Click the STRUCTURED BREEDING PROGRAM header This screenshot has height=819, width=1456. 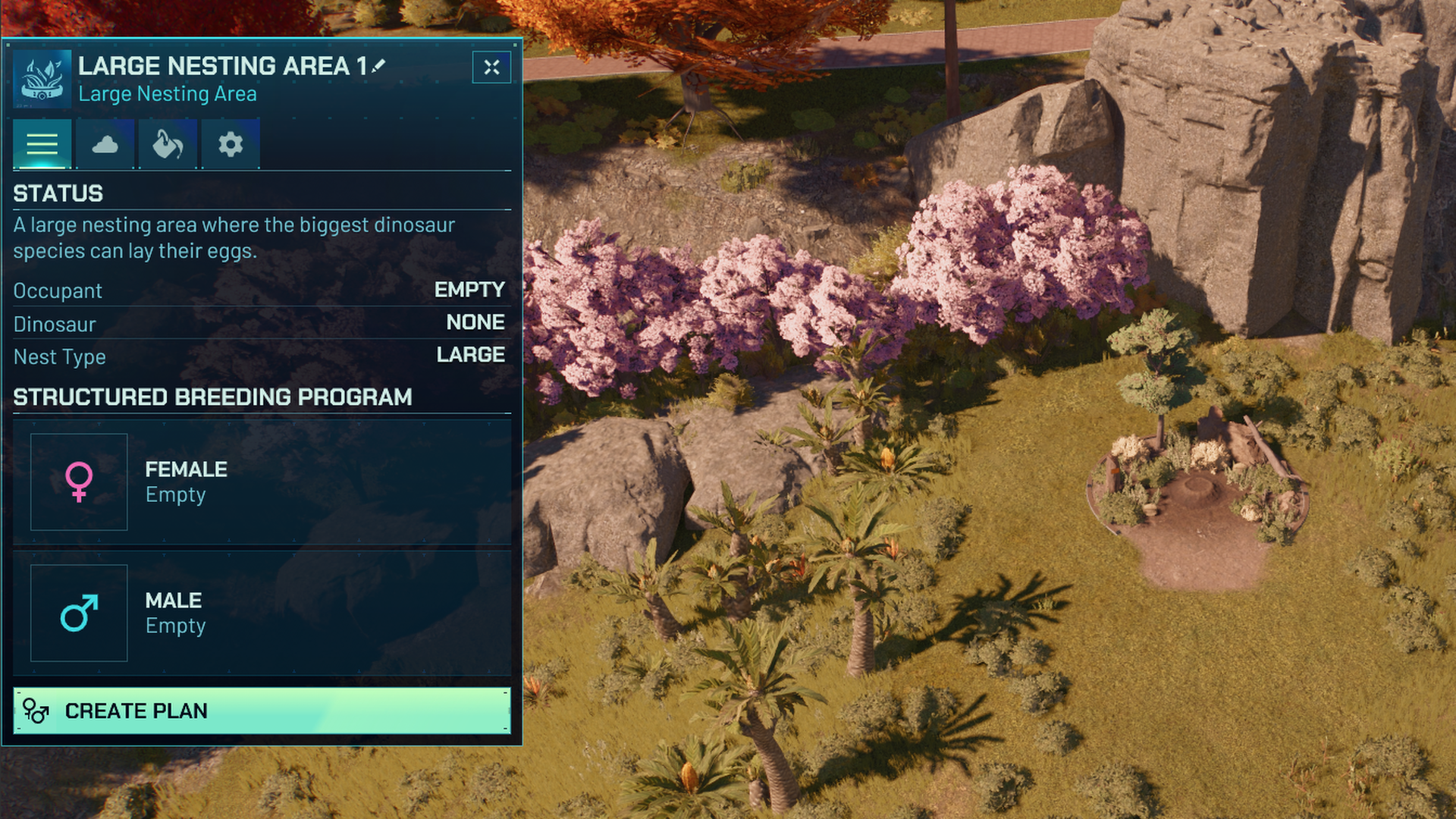pyautogui.click(x=212, y=395)
